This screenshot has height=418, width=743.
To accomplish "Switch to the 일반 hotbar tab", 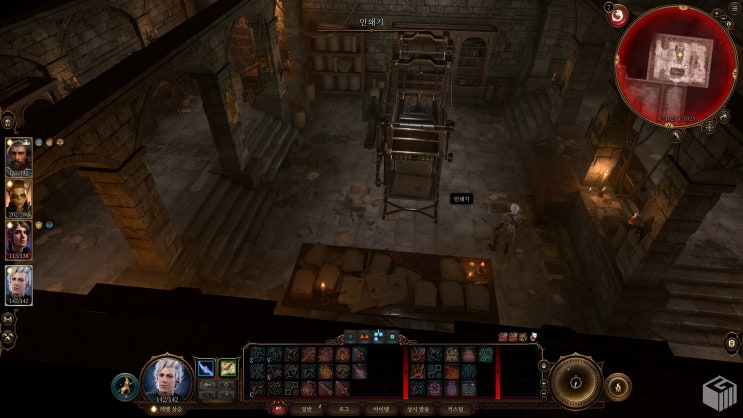I will 306,408.
